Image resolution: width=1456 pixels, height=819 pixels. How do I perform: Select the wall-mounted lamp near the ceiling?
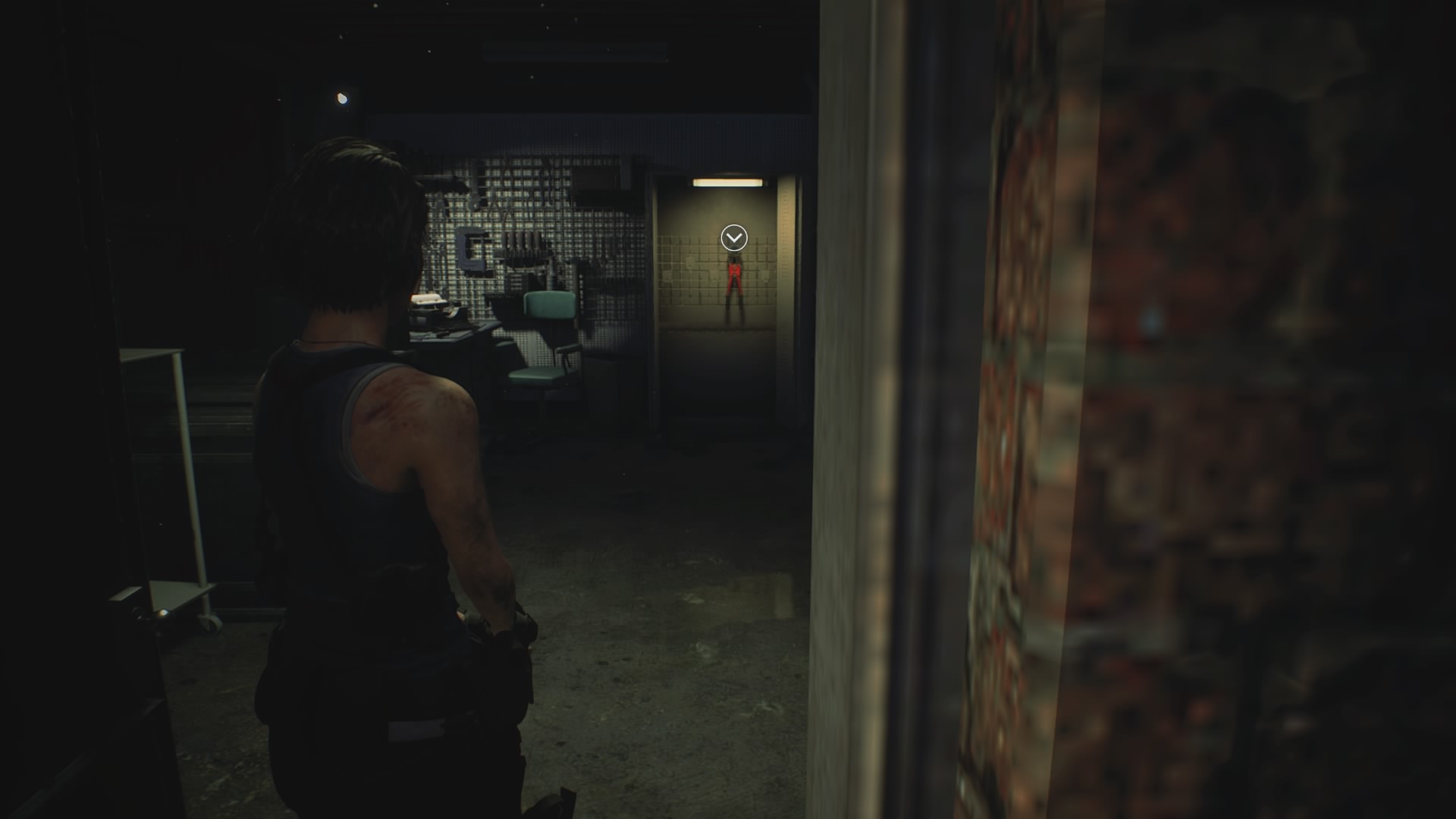(340, 96)
